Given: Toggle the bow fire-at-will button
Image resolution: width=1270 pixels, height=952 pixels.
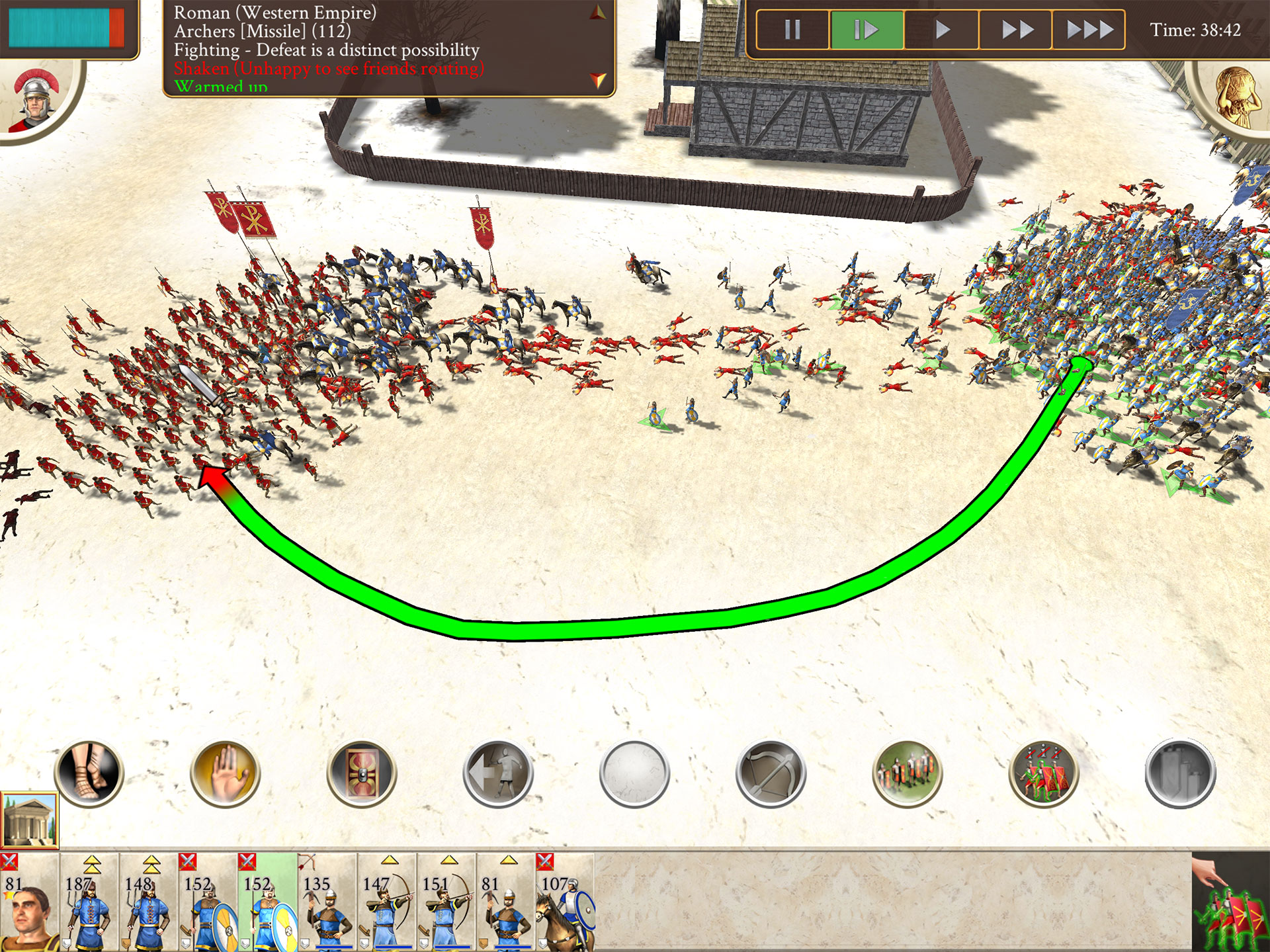Looking at the screenshot, I should point(771,773).
